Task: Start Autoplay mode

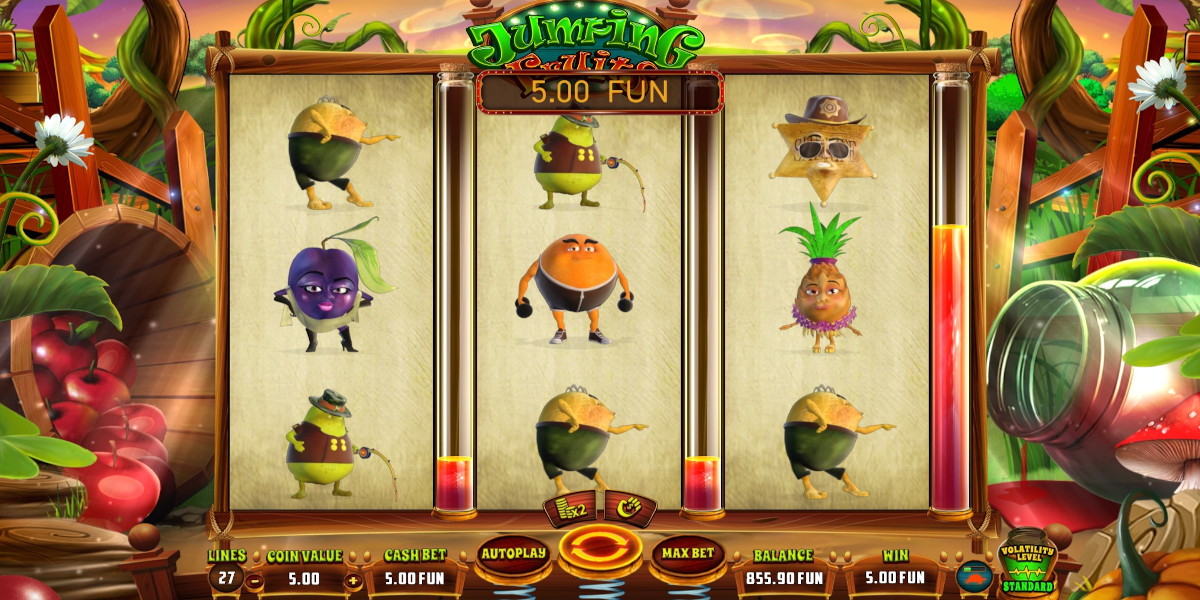Action: click(513, 553)
